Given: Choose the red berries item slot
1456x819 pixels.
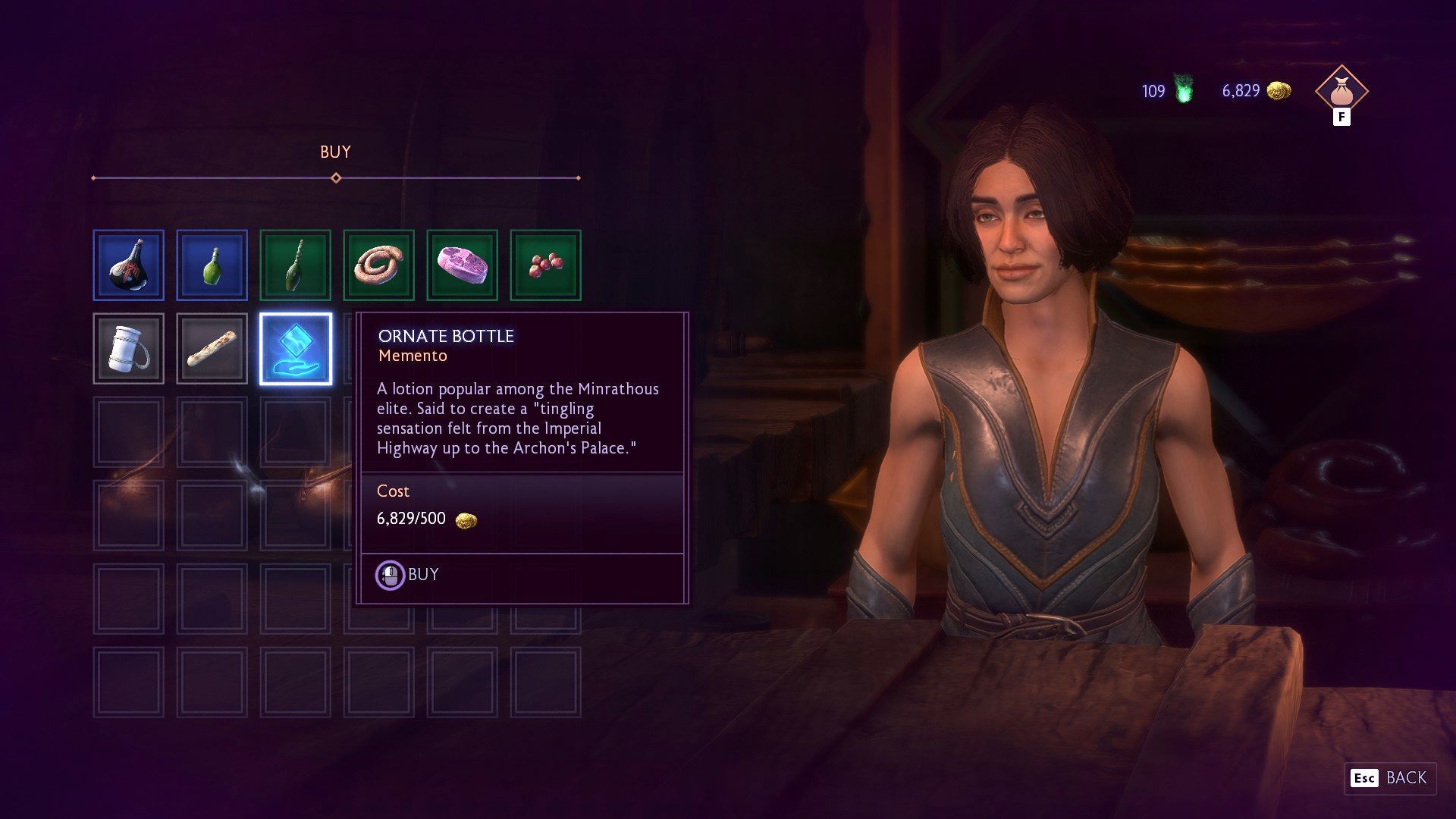Looking at the screenshot, I should [x=546, y=265].
